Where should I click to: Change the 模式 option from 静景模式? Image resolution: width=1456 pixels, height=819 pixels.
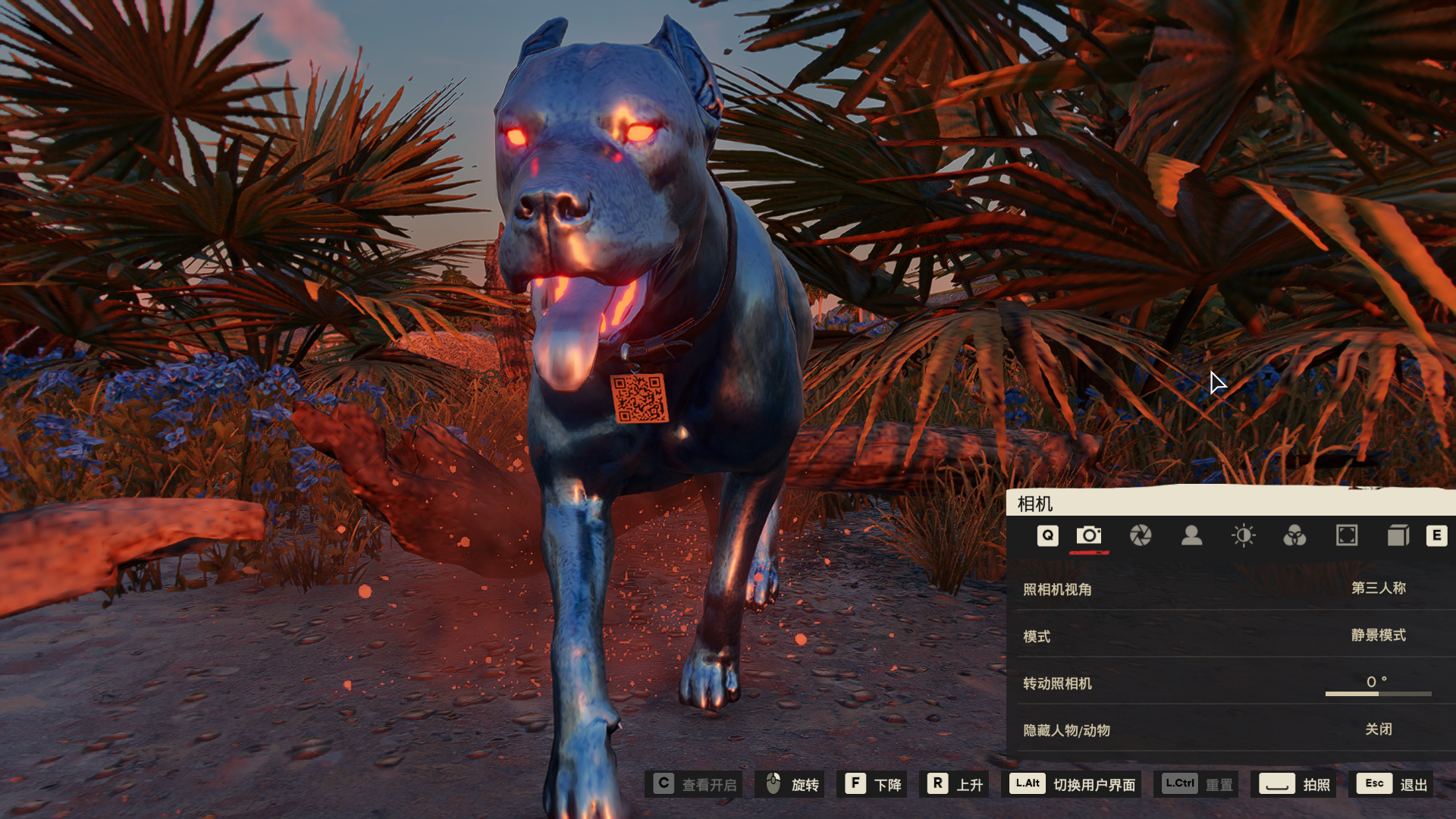[1378, 635]
